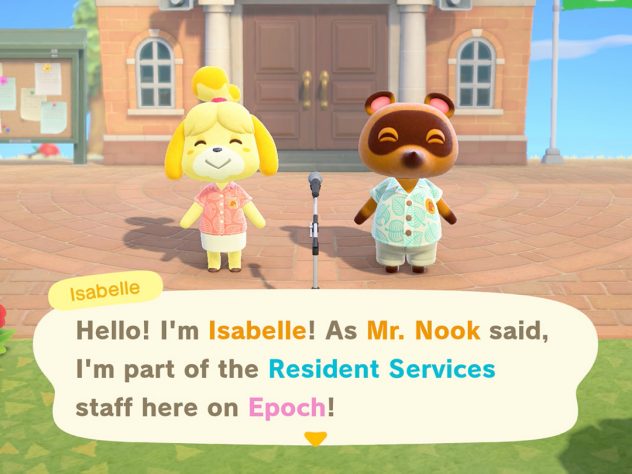The height and width of the screenshot is (474, 632).
Task: Advance dialogue with the orange arrow
Action: coord(316,438)
